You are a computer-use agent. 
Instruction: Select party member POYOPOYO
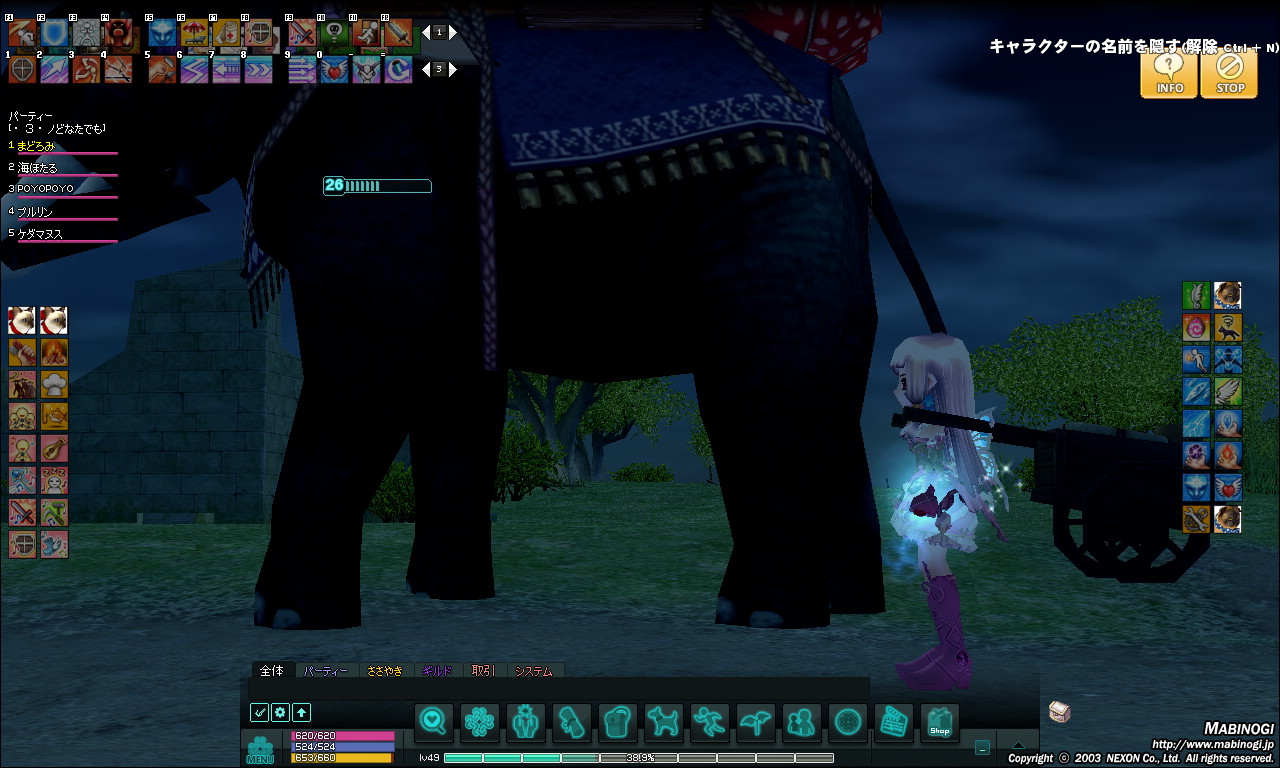(46, 189)
